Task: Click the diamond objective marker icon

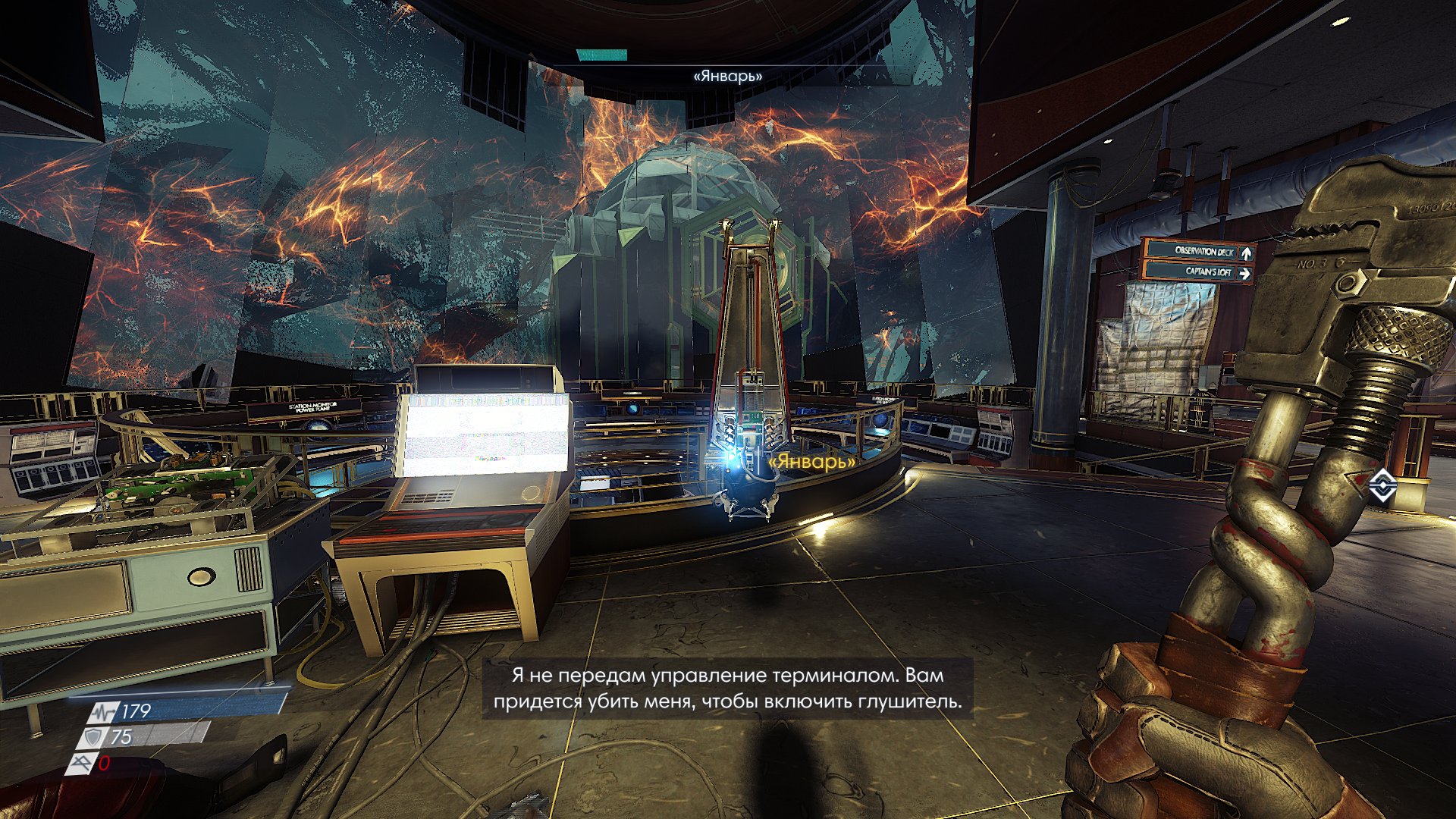Action: coord(1382,485)
